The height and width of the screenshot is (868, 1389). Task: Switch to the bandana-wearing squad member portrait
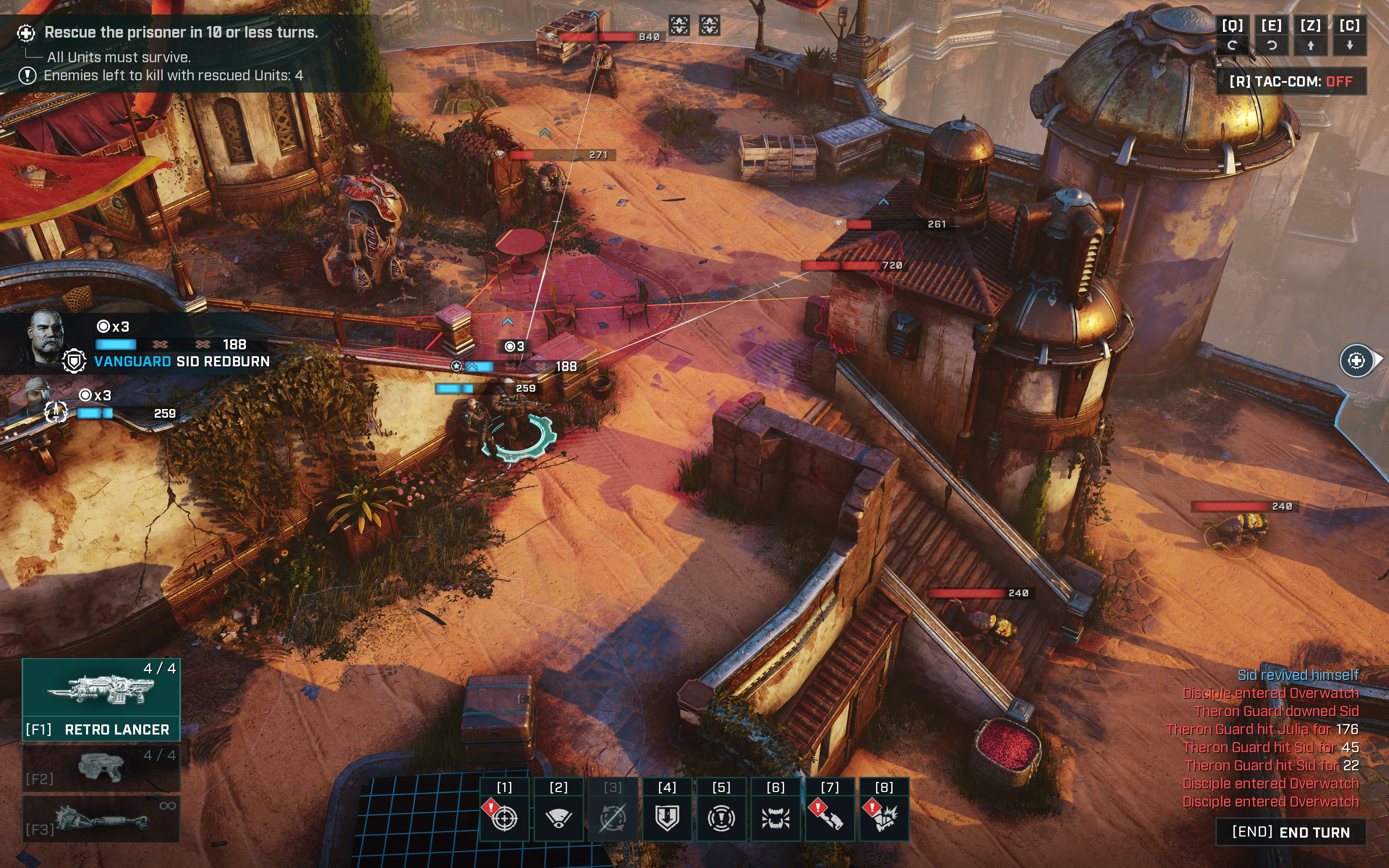tap(38, 396)
